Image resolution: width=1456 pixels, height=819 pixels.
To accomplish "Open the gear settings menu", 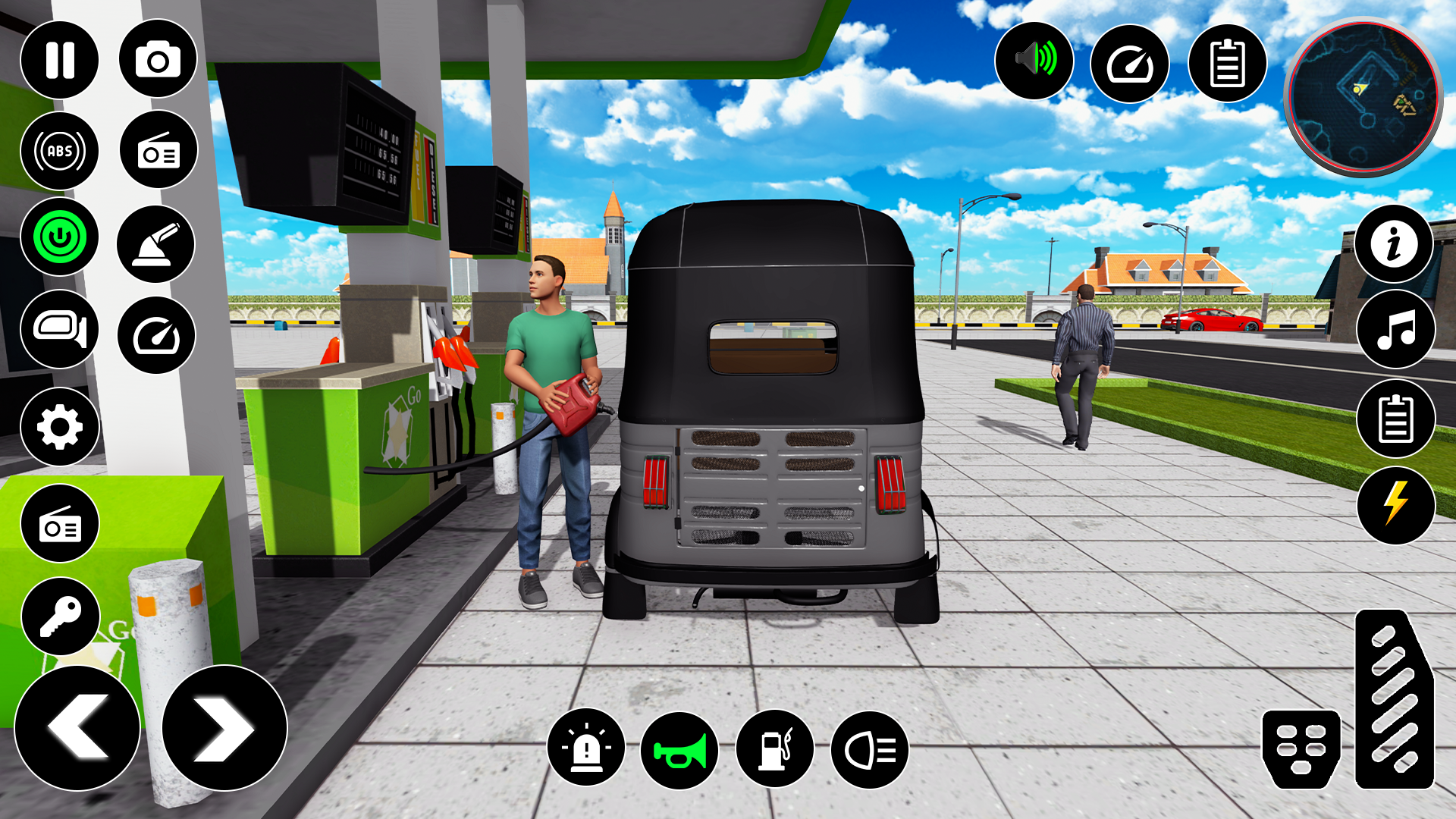I will [60, 427].
